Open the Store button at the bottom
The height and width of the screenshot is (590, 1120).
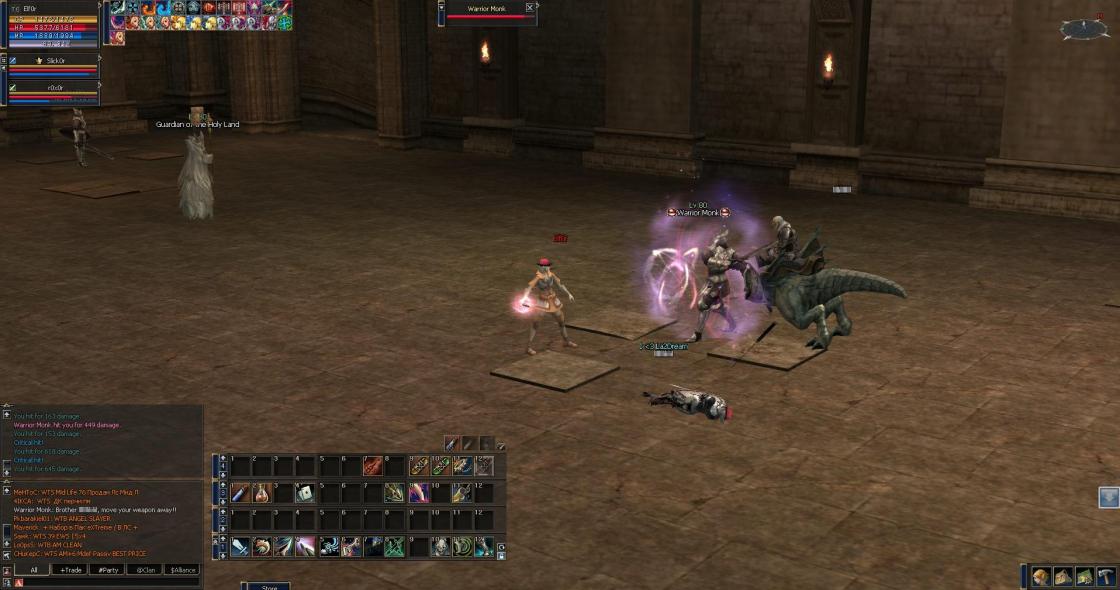(x=269, y=587)
